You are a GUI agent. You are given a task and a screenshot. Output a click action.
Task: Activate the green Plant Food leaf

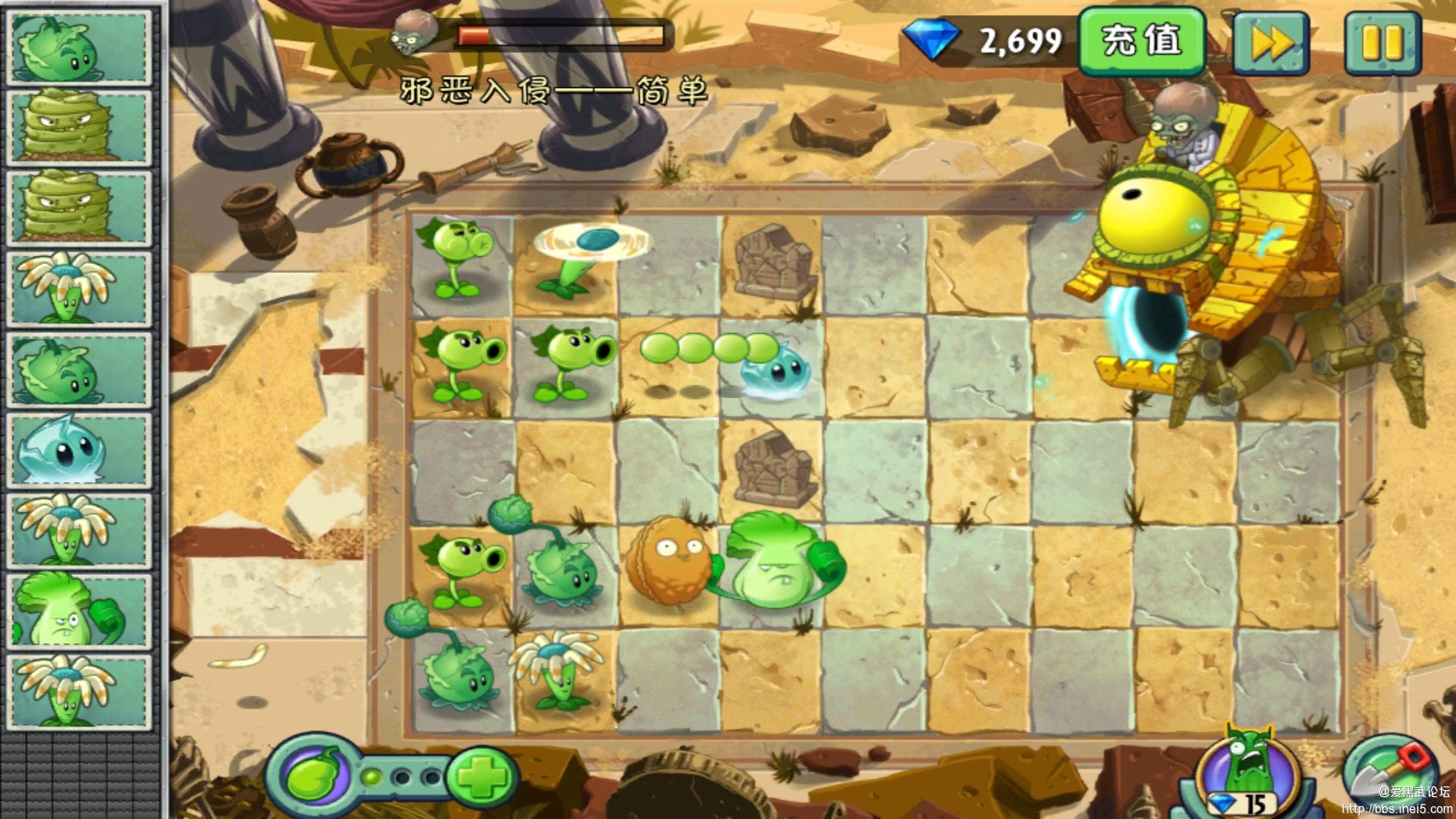pos(317,776)
